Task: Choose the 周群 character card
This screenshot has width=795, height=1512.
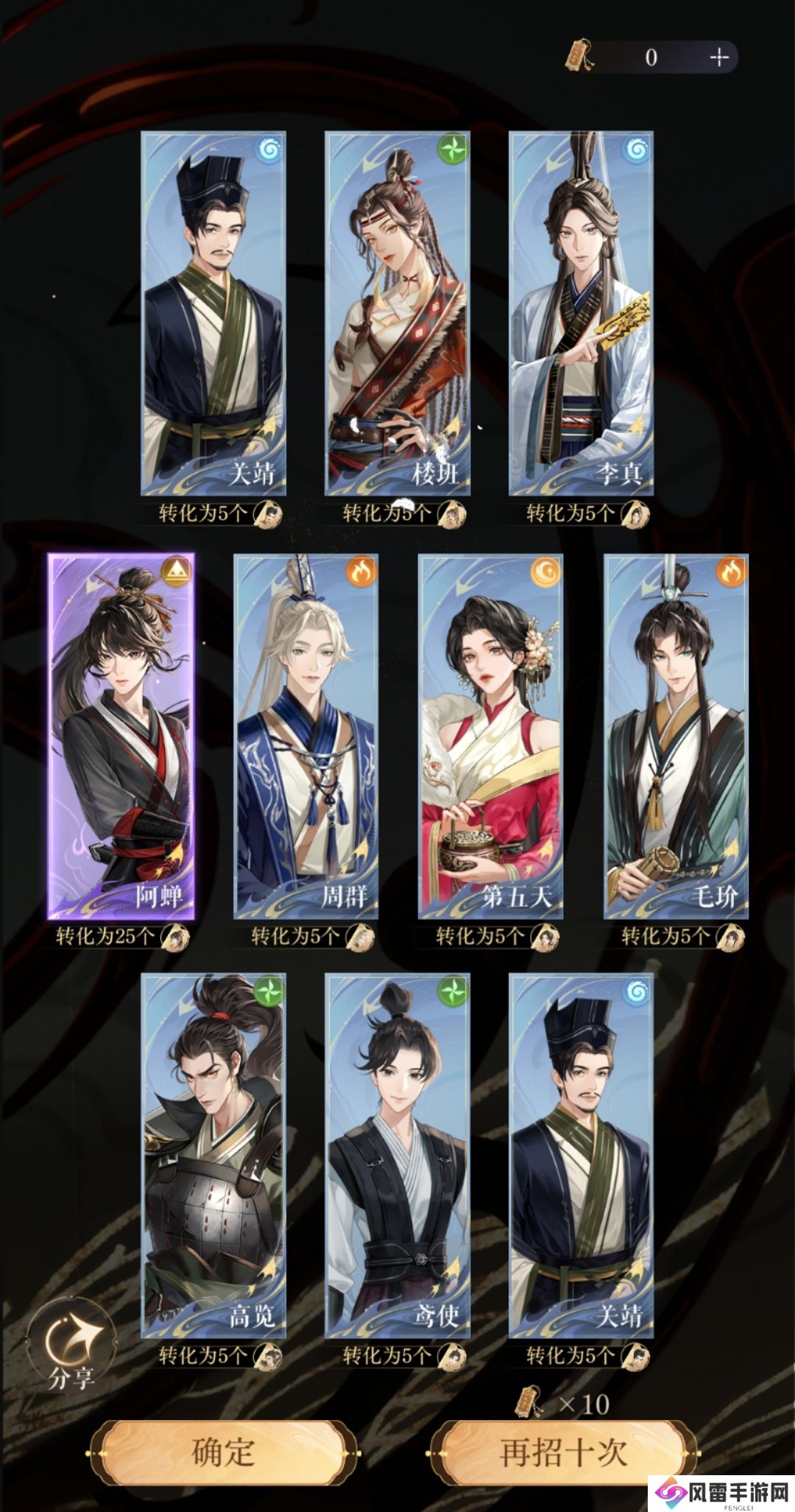Action: 306,736
